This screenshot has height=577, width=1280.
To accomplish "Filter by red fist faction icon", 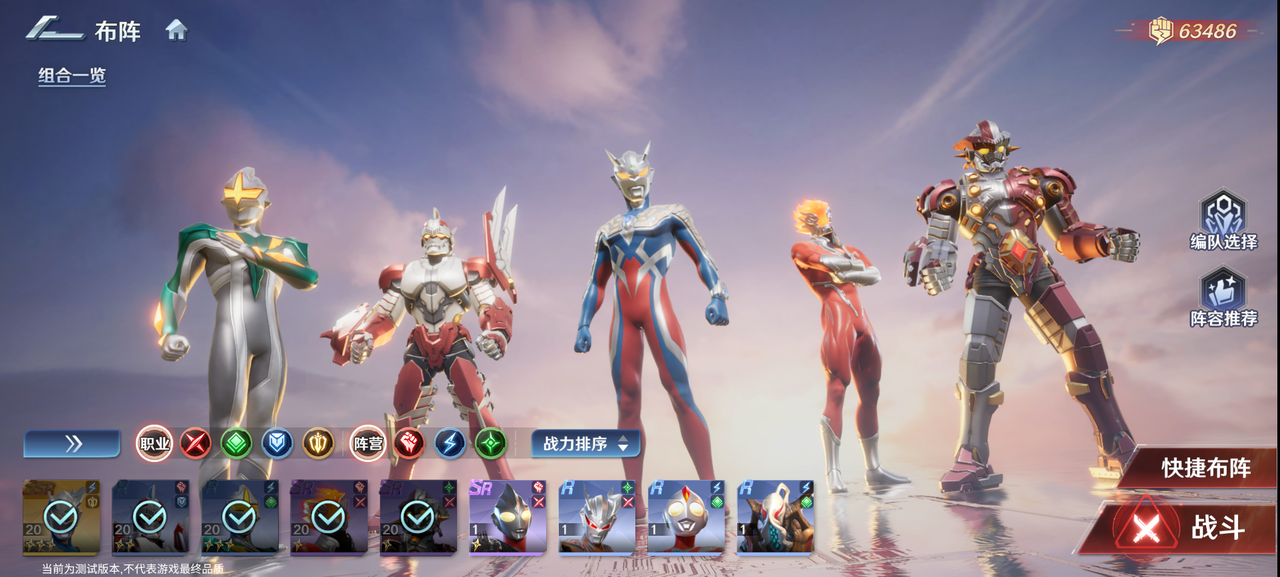I will tap(409, 443).
